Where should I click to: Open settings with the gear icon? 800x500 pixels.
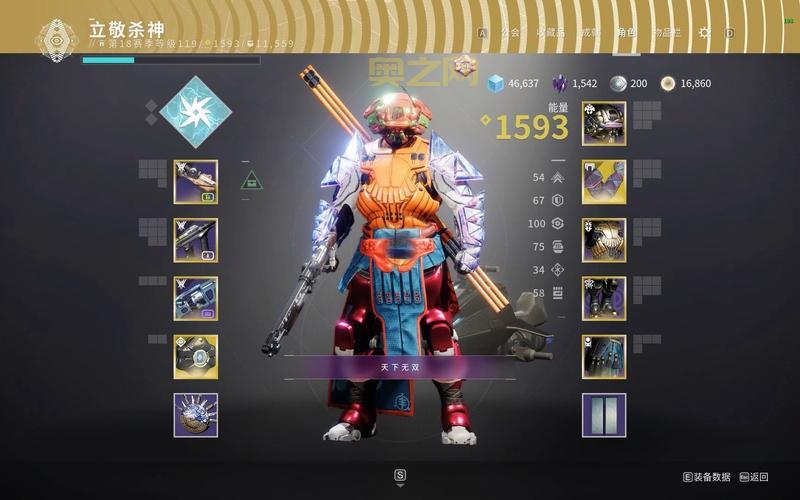click(x=705, y=32)
